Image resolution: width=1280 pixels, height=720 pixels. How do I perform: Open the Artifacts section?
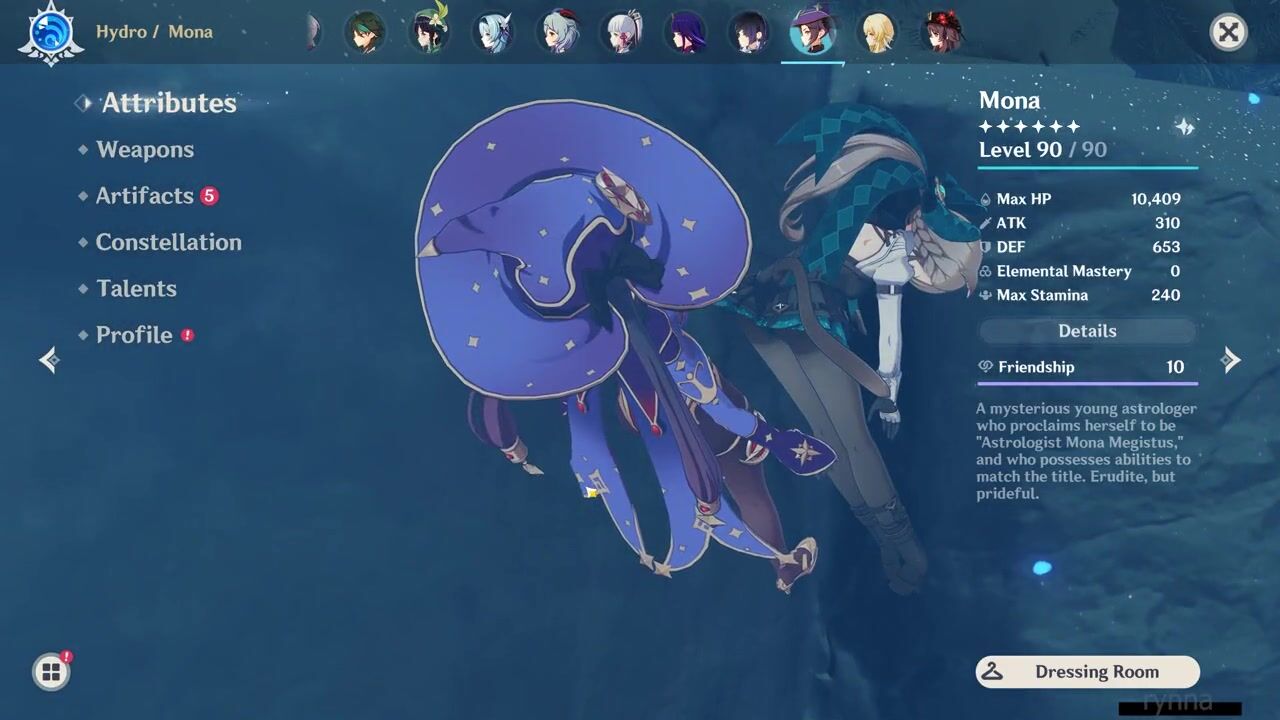point(144,196)
